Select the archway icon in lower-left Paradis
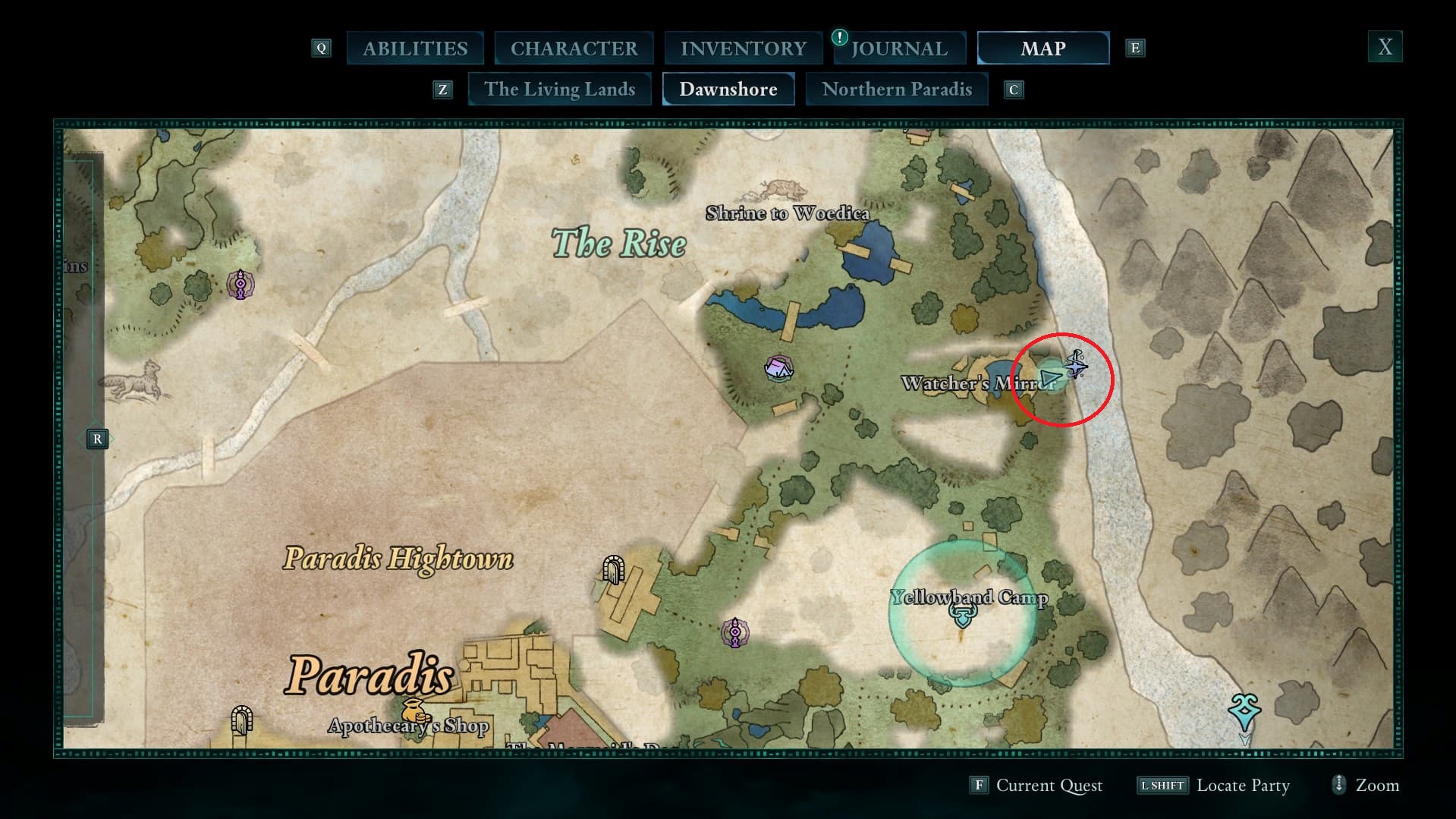The width and height of the screenshot is (1456, 819). [241, 719]
